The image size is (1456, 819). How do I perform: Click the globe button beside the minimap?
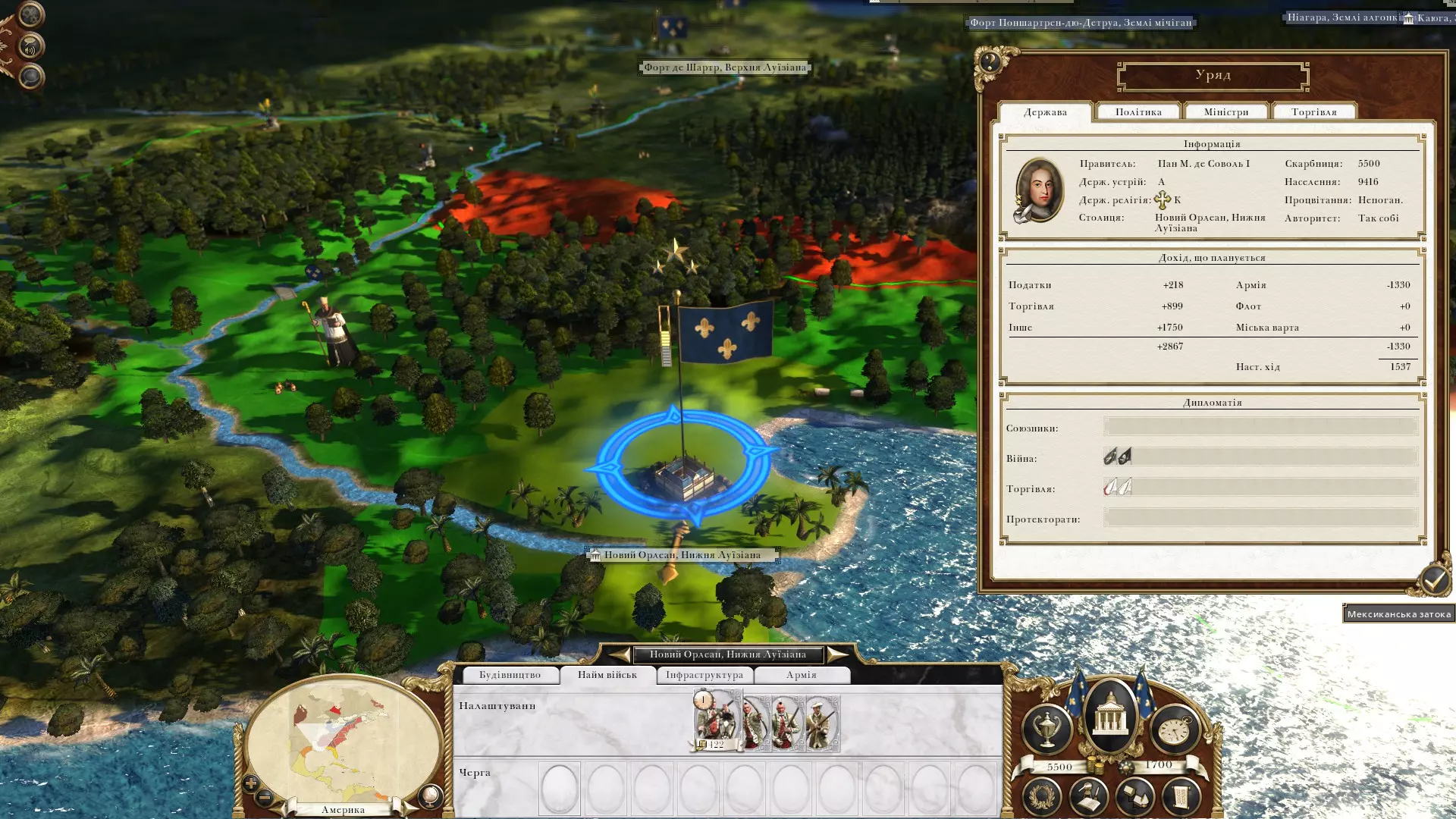click(x=430, y=795)
